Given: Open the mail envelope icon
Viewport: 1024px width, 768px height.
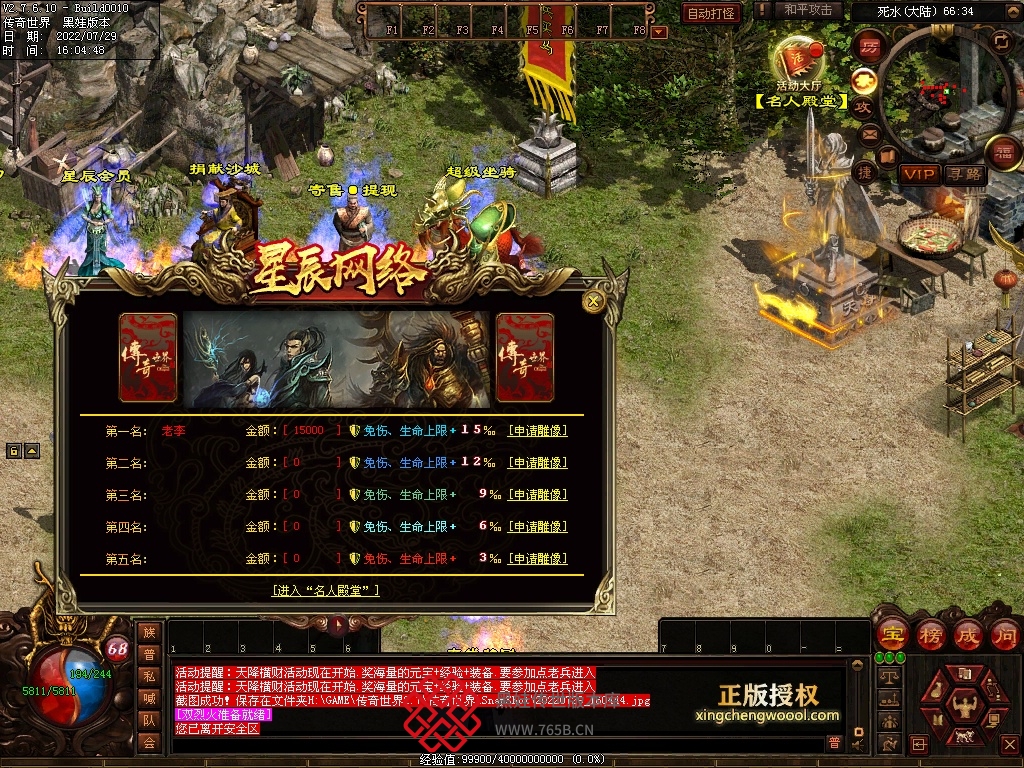Looking at the screenshot, I should 868,133.
